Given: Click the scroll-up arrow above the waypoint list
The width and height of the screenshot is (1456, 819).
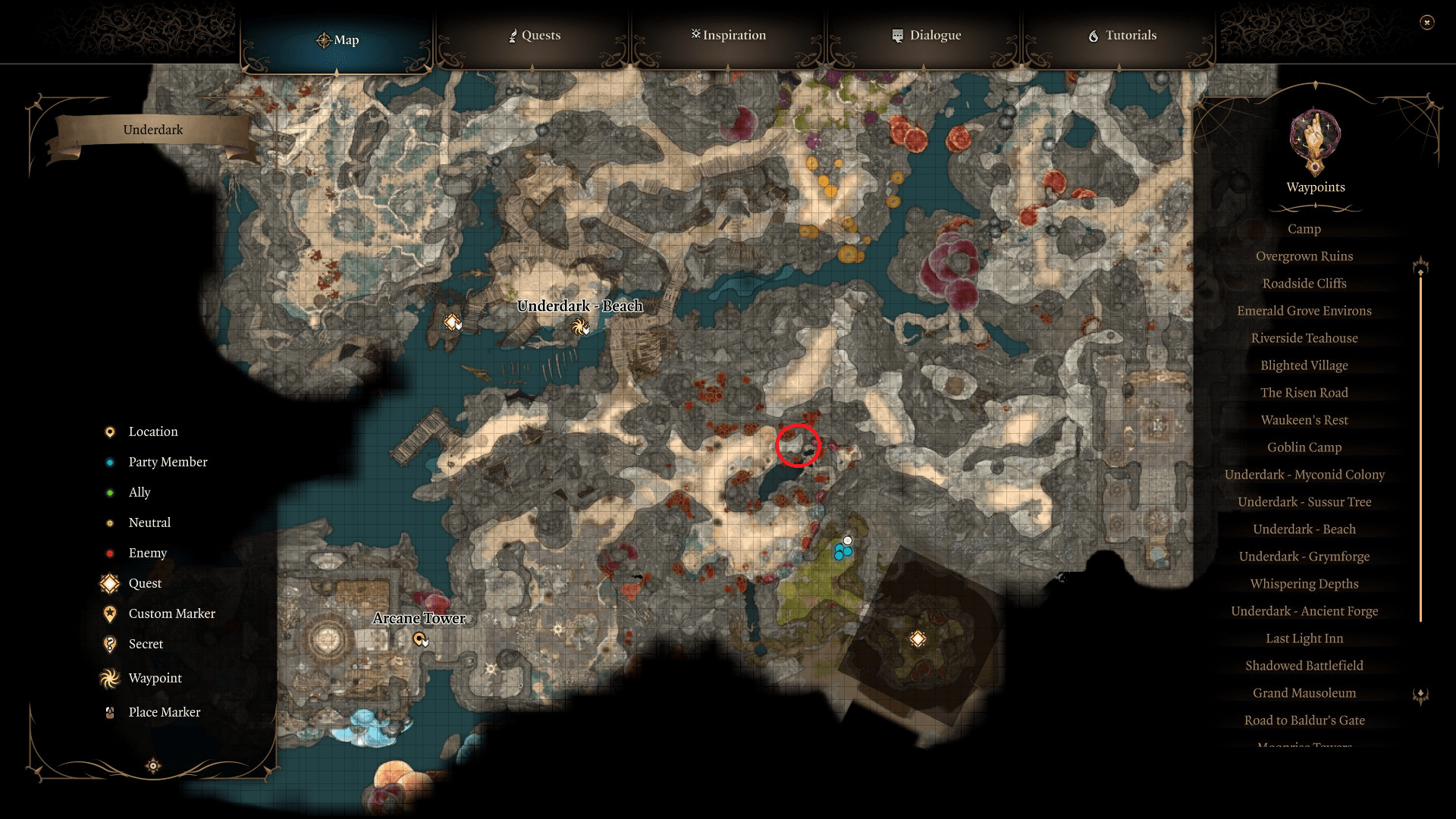Looking at the screenshot, I should 1420,266.
